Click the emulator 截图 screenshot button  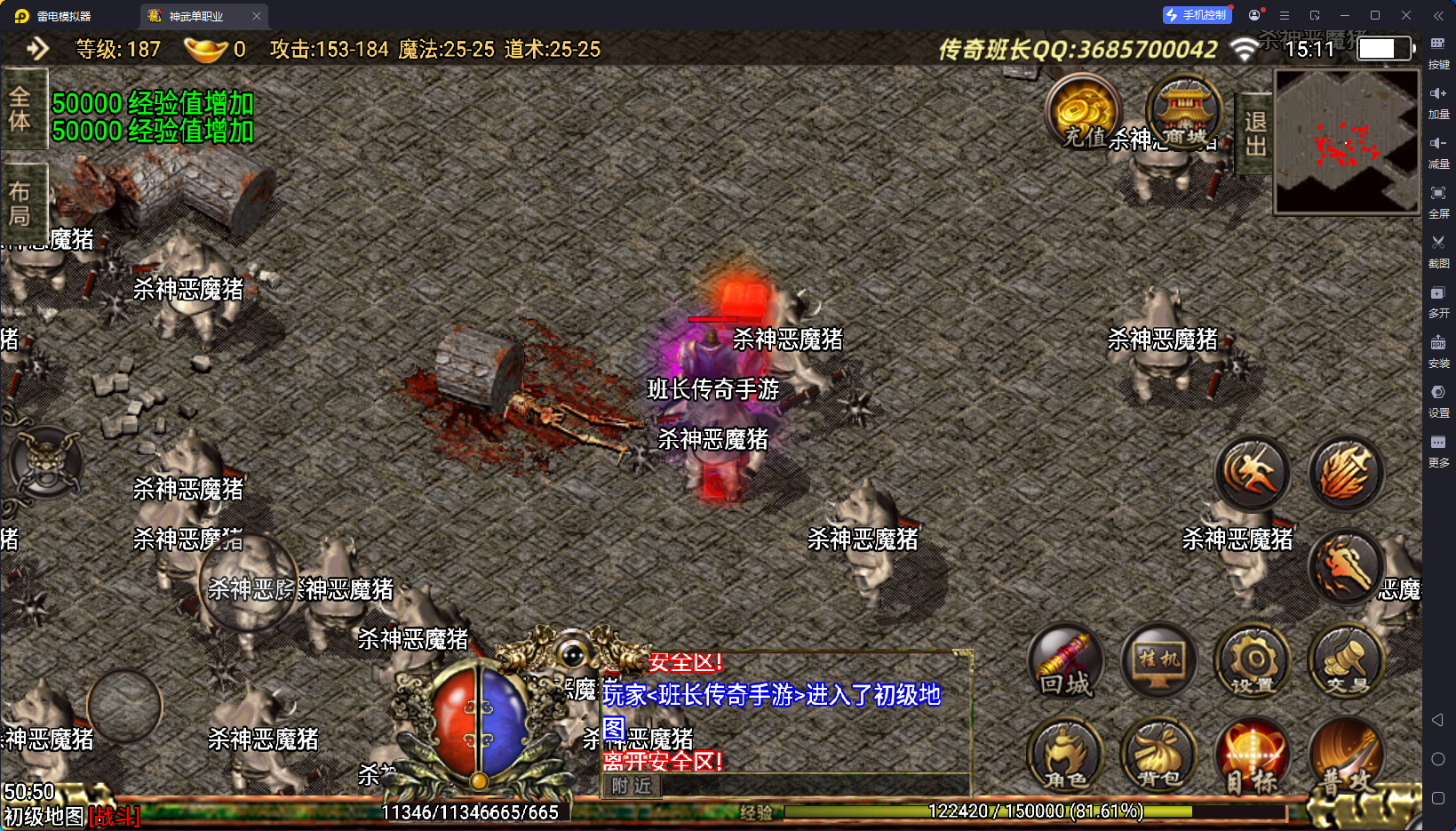click(x=1438, y=249)
